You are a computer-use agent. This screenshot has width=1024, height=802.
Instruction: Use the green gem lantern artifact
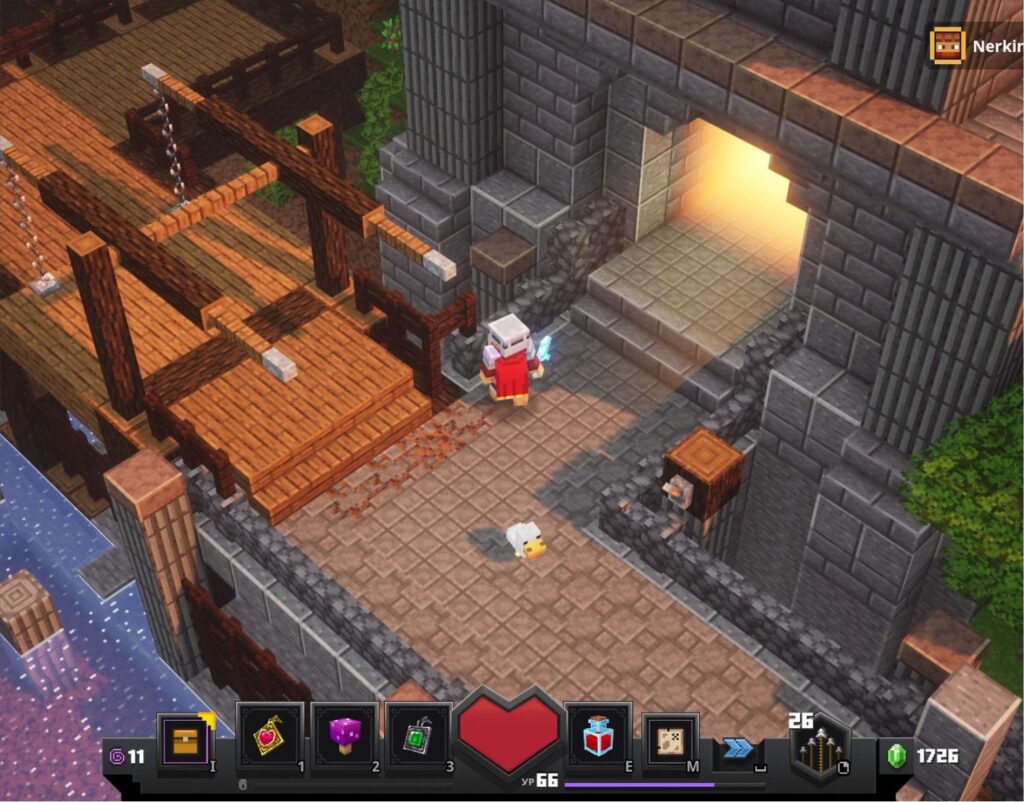(418, 737)
